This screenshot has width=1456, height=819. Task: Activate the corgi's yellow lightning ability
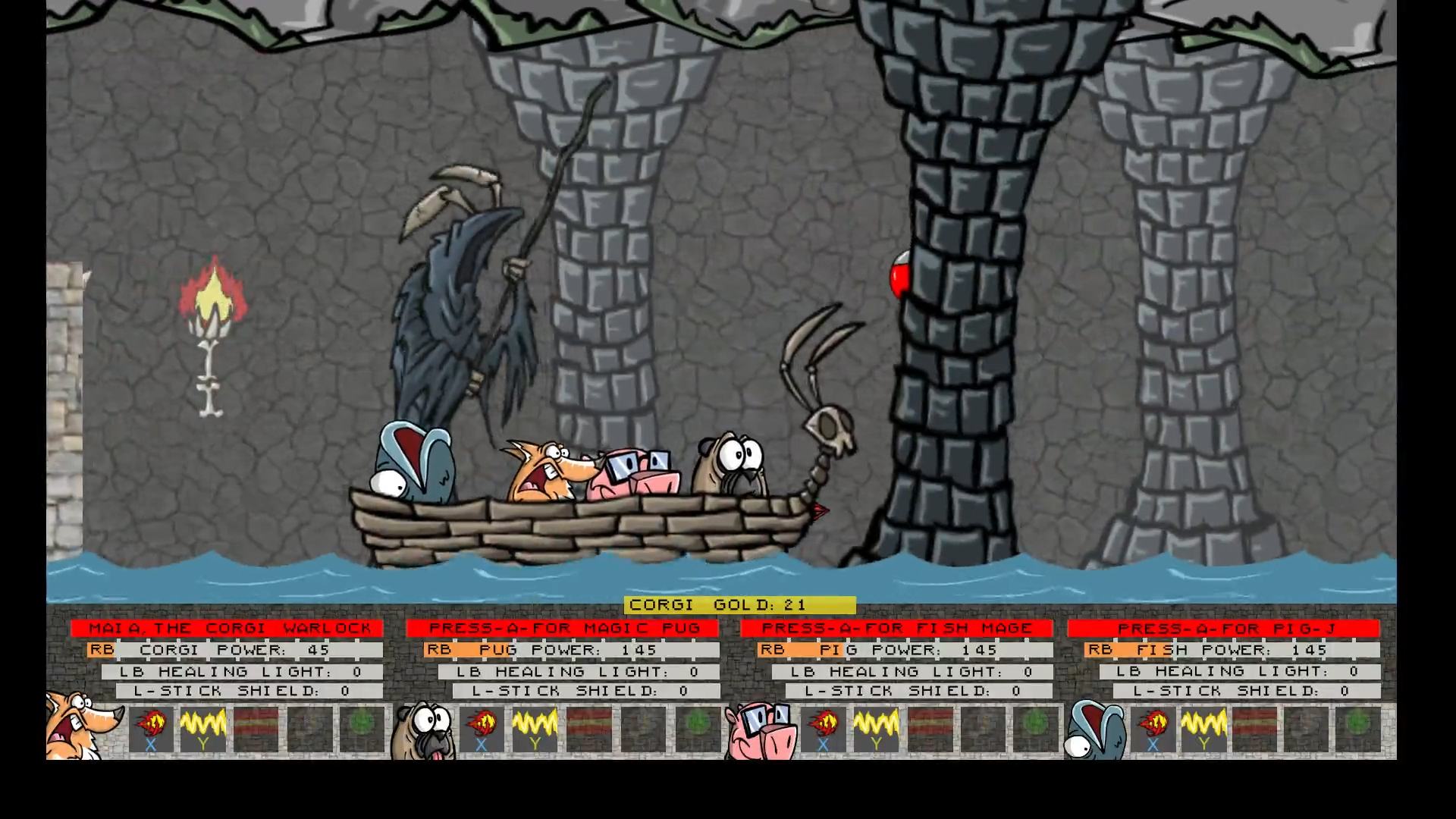[x=202, y=729]
